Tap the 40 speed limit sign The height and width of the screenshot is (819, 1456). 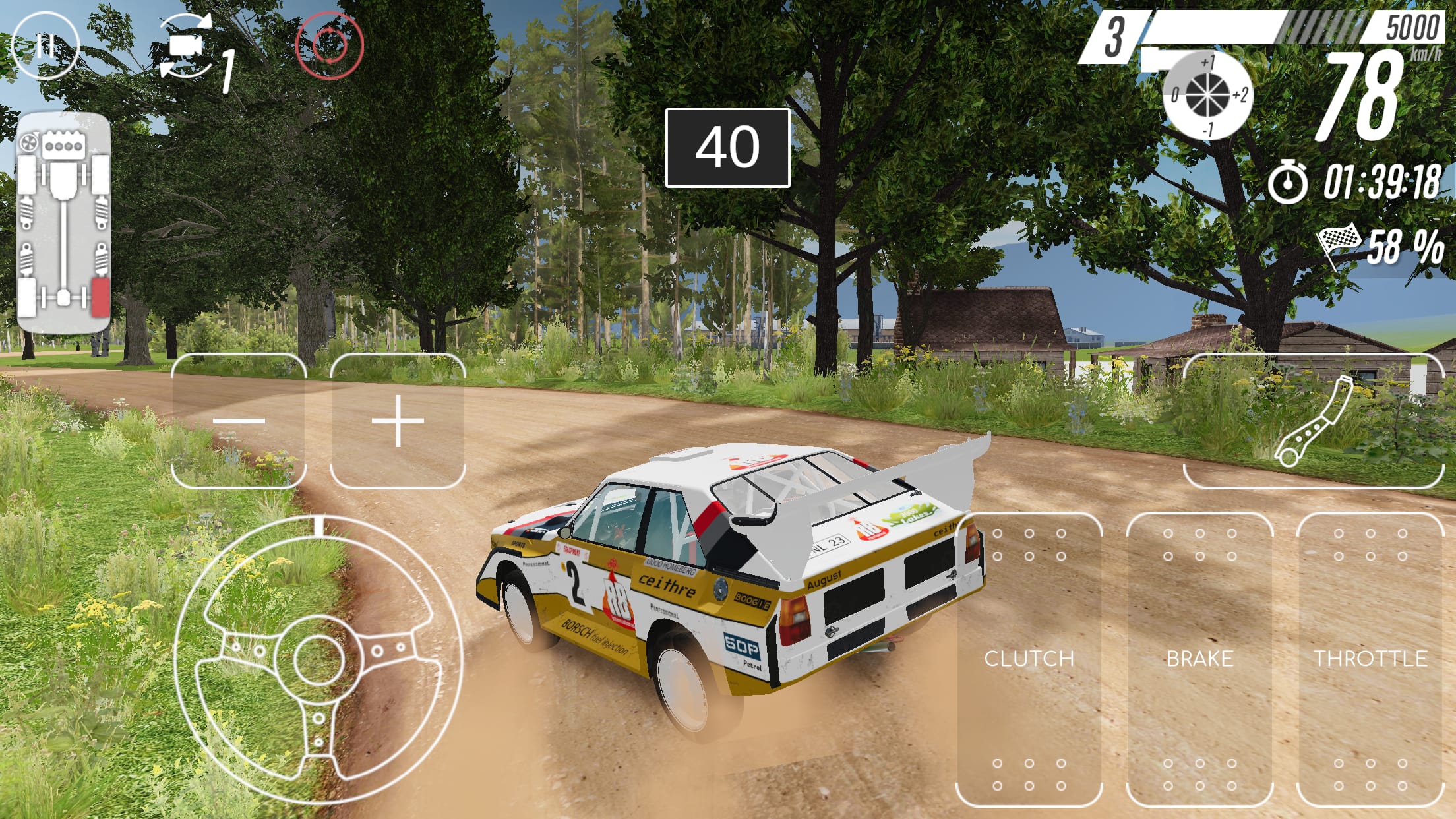728,148
